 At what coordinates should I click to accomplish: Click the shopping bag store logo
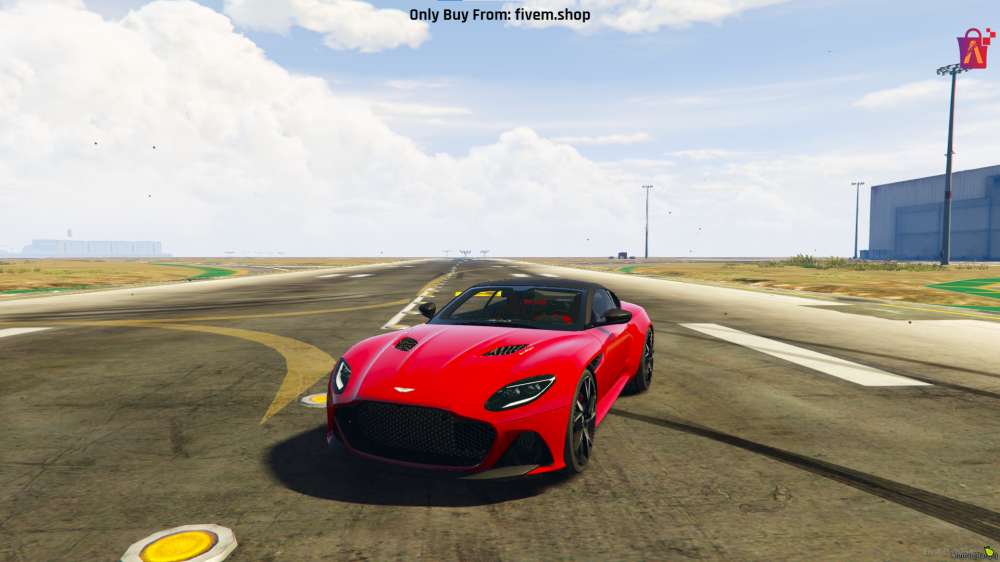(x=974, y=48)
